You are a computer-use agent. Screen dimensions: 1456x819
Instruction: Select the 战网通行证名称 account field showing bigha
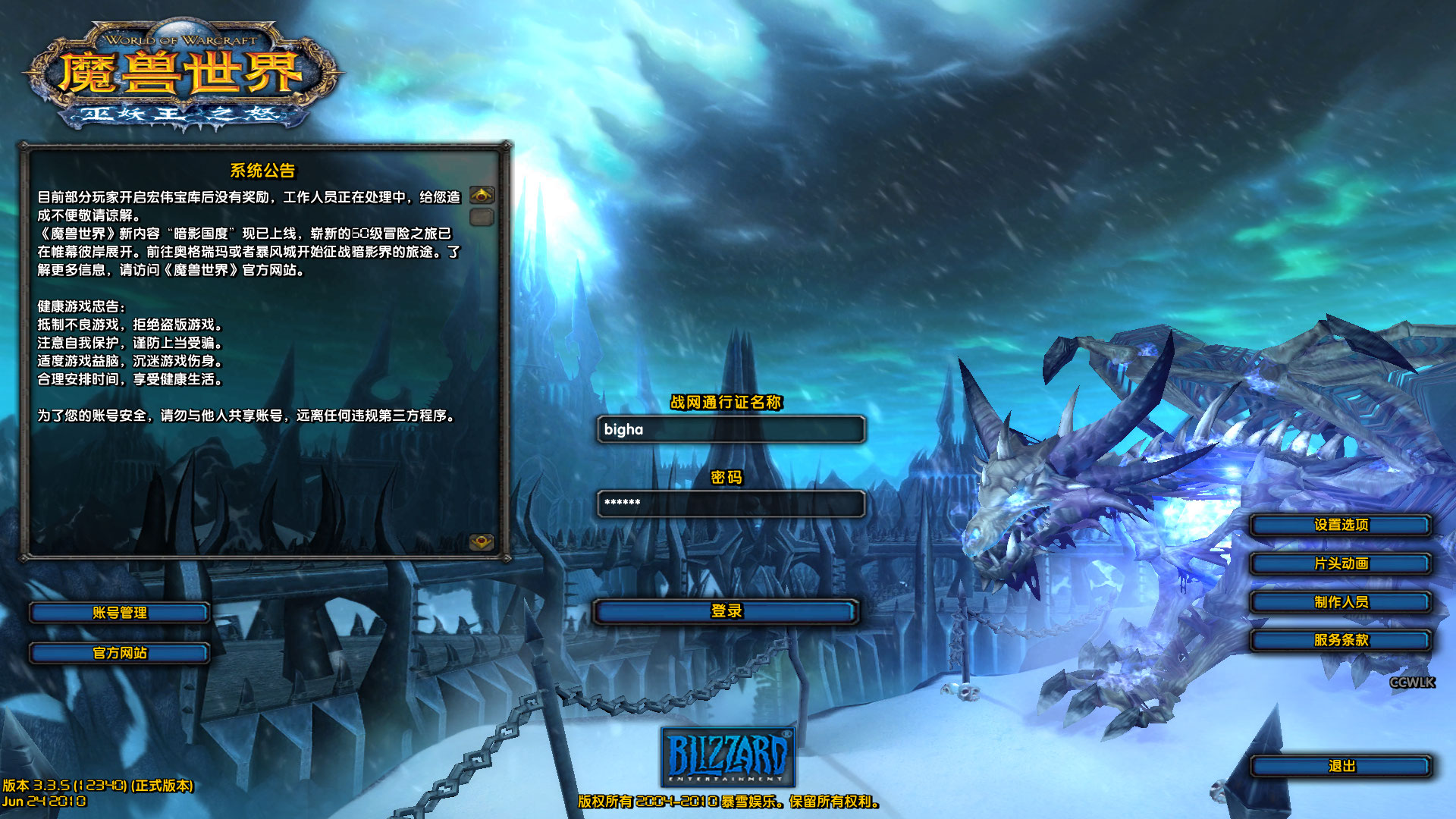730,430
